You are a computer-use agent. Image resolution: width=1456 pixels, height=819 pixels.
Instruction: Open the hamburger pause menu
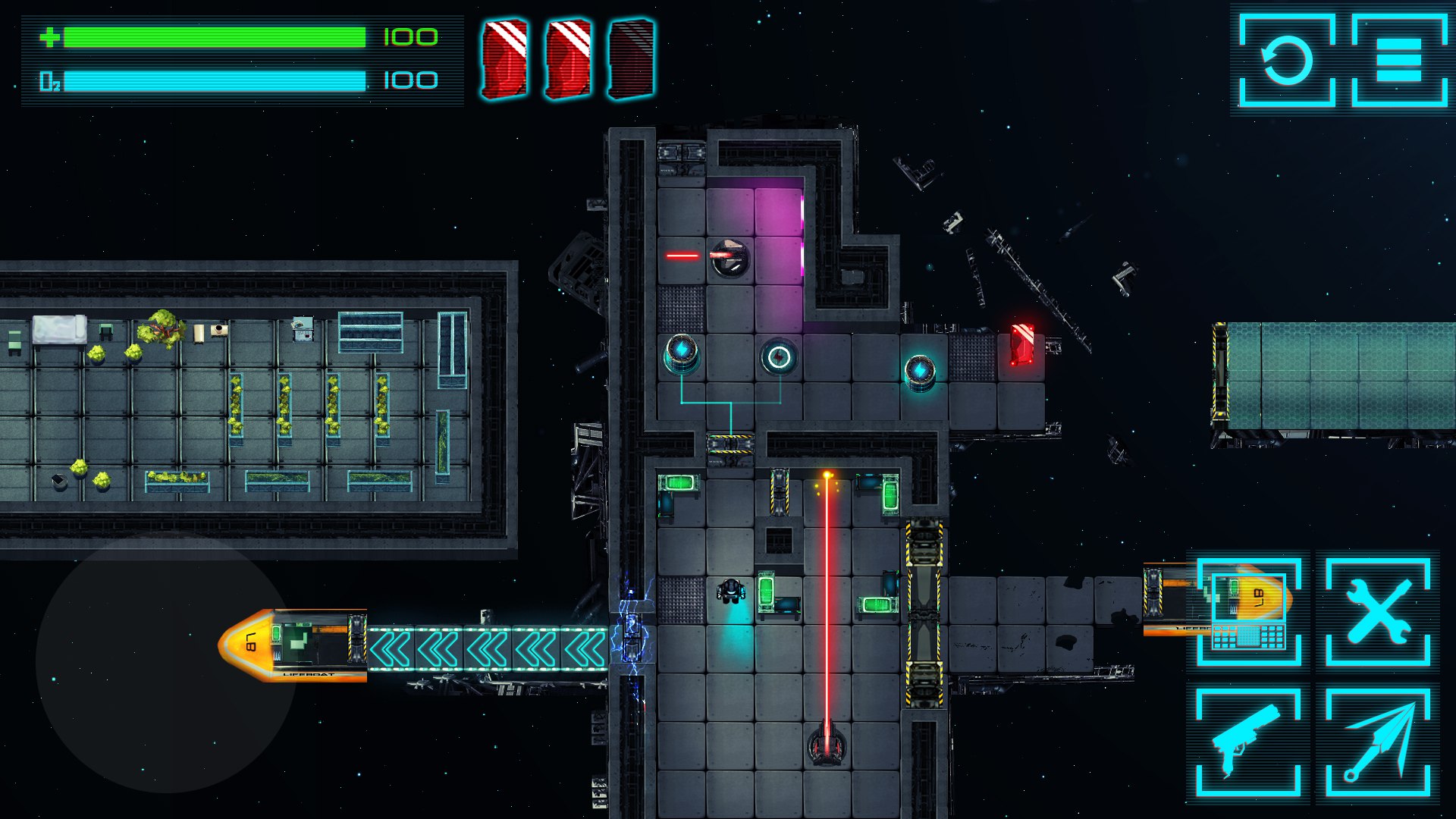pos(1398,60)
